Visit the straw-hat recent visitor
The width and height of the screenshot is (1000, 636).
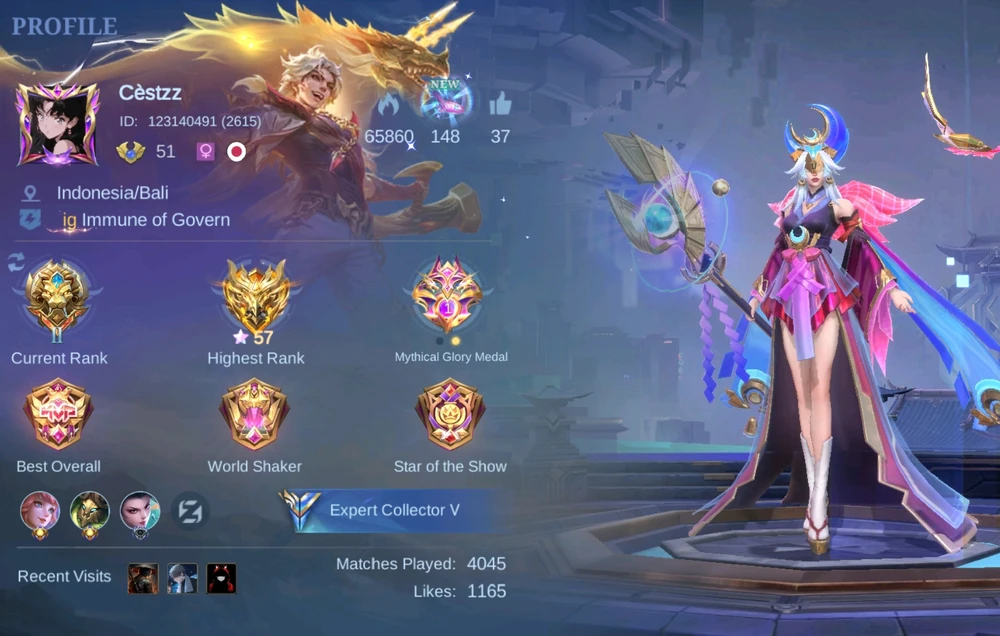coord(143,578)
